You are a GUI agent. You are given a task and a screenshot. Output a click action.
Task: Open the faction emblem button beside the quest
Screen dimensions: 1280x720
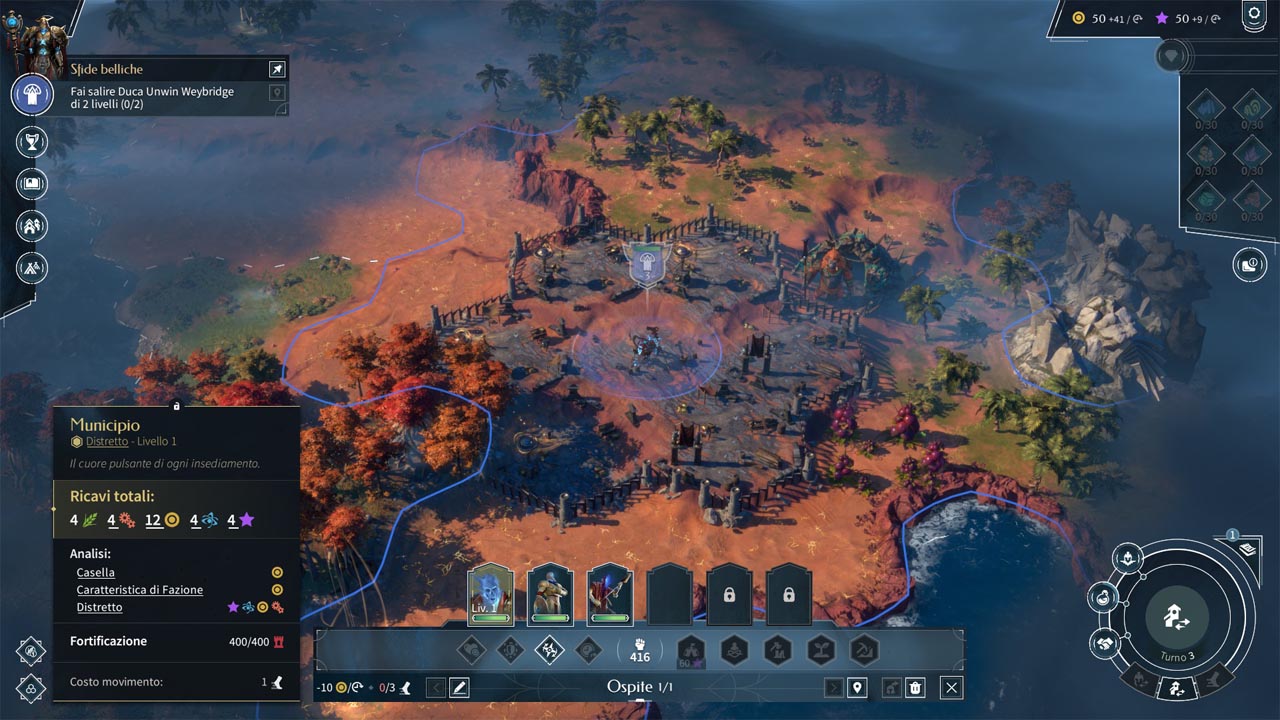tap(32, 95)
